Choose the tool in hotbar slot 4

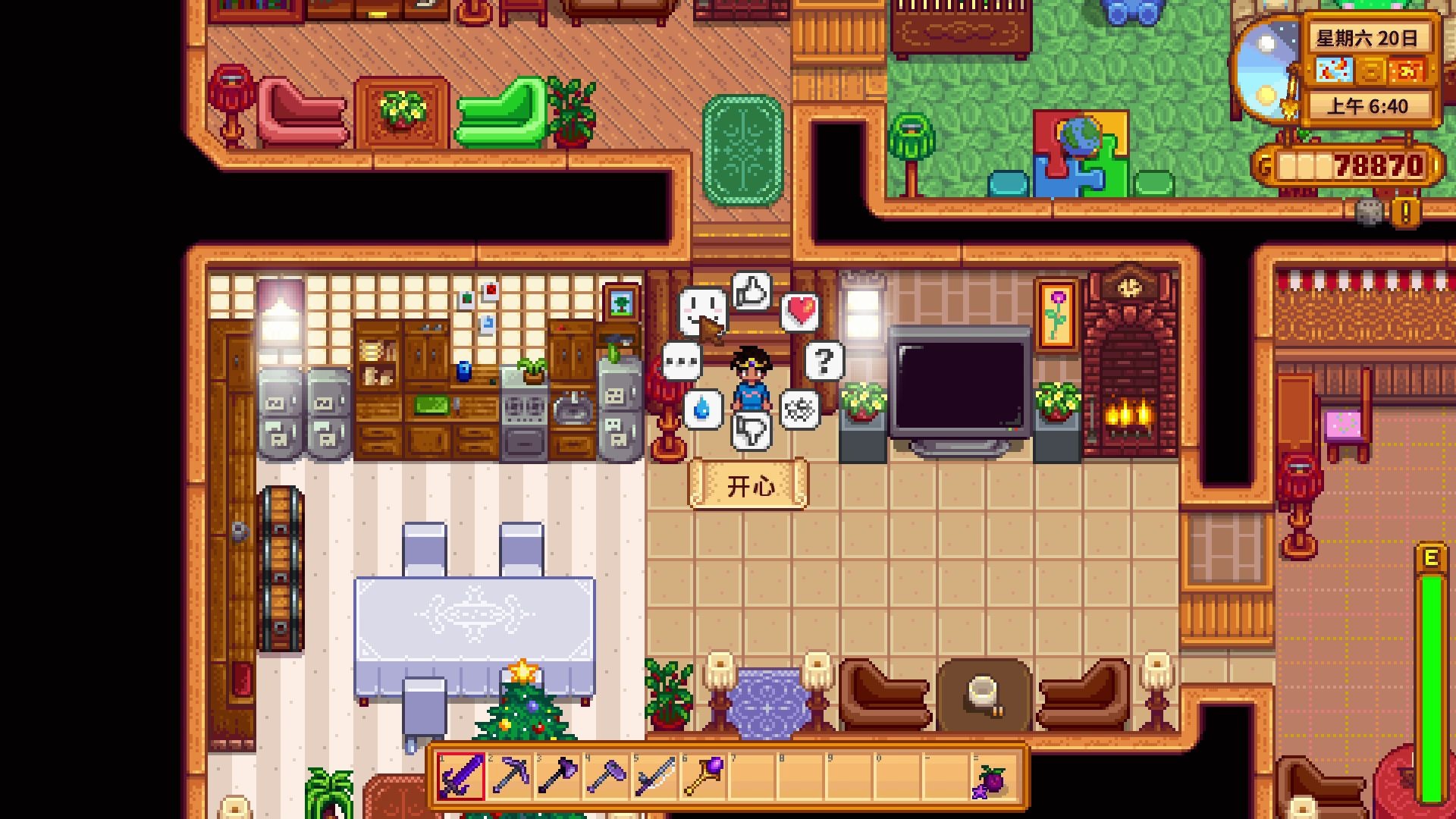tap(607, 777)
